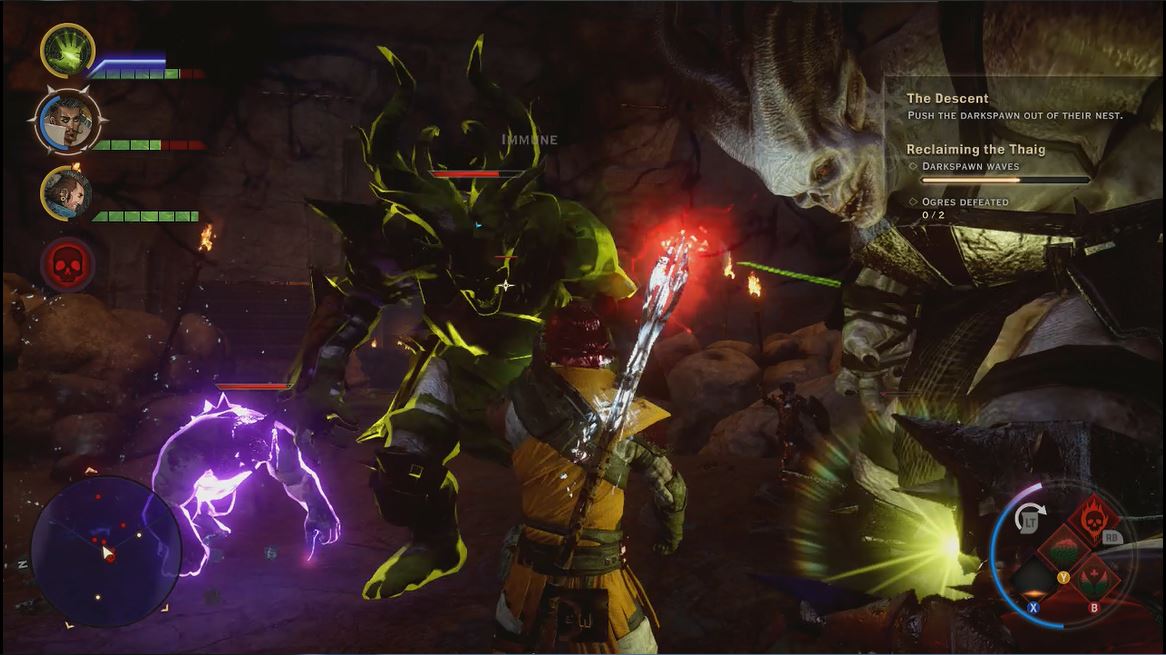Image resolution: width=1166 pixels, height=655 pixels.
Task: Choose the mustached party member portrait
Action: point(61,120)
